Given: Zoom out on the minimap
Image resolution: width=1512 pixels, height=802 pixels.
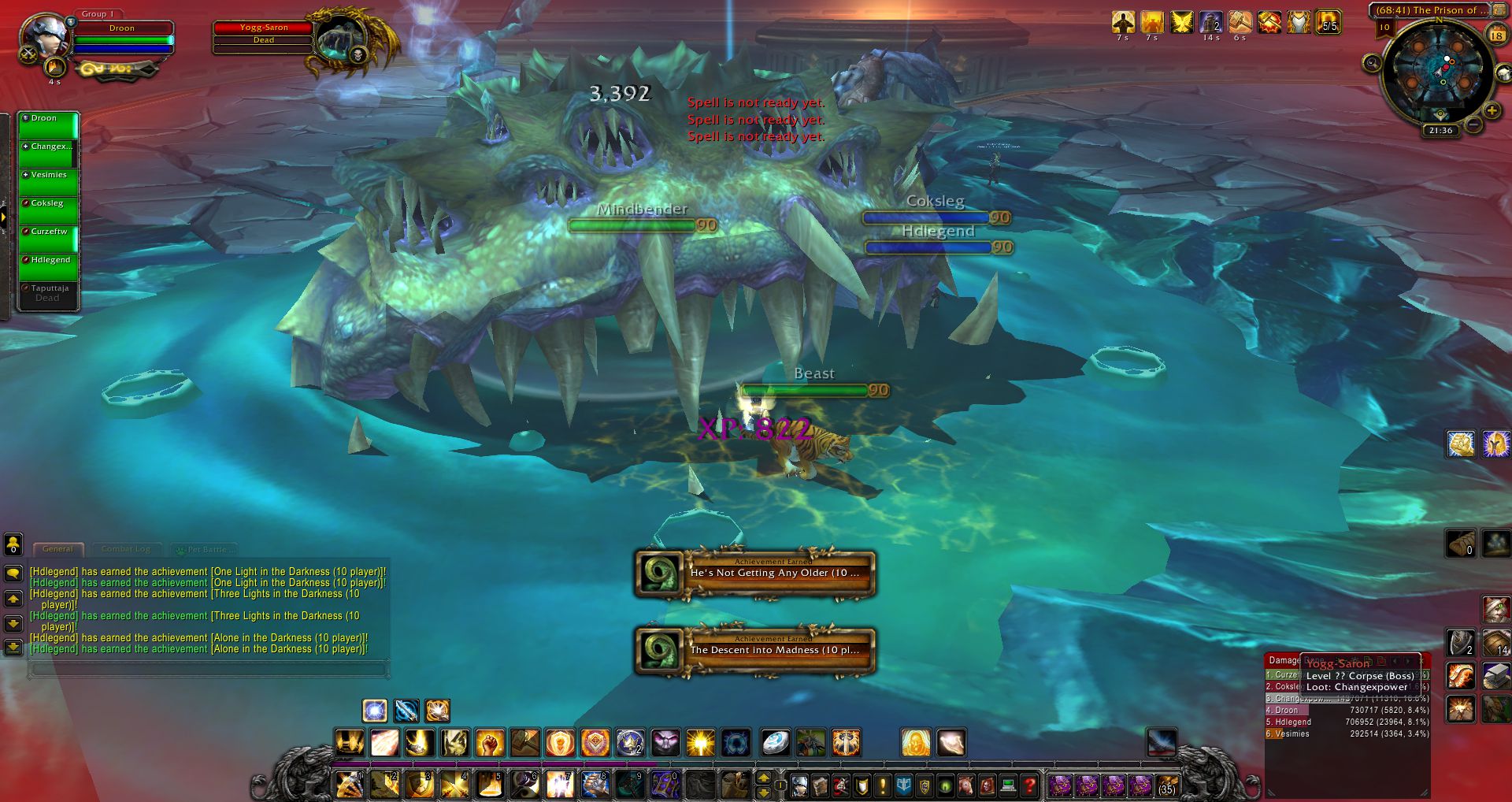Looking at the screenshot, I should 1473,124.
